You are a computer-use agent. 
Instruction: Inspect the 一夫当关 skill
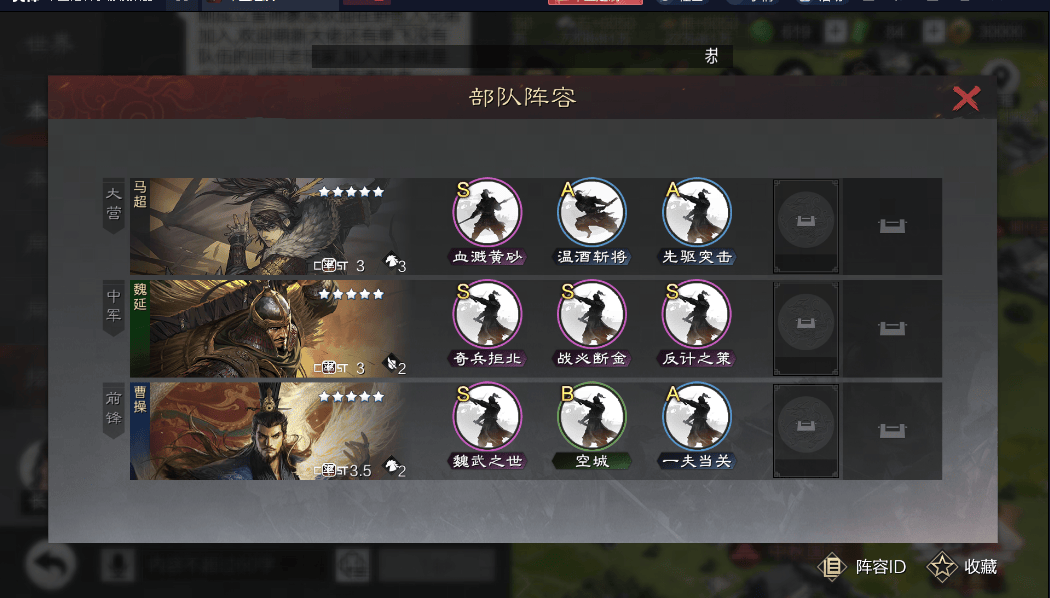pos(697,416)
